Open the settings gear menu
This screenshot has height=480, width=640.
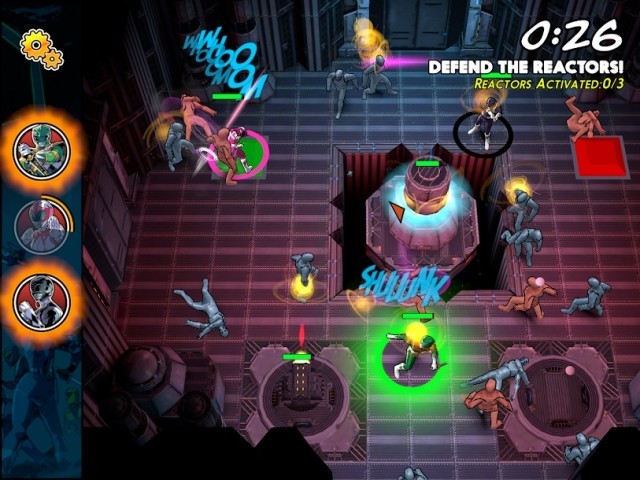(41, 47)
